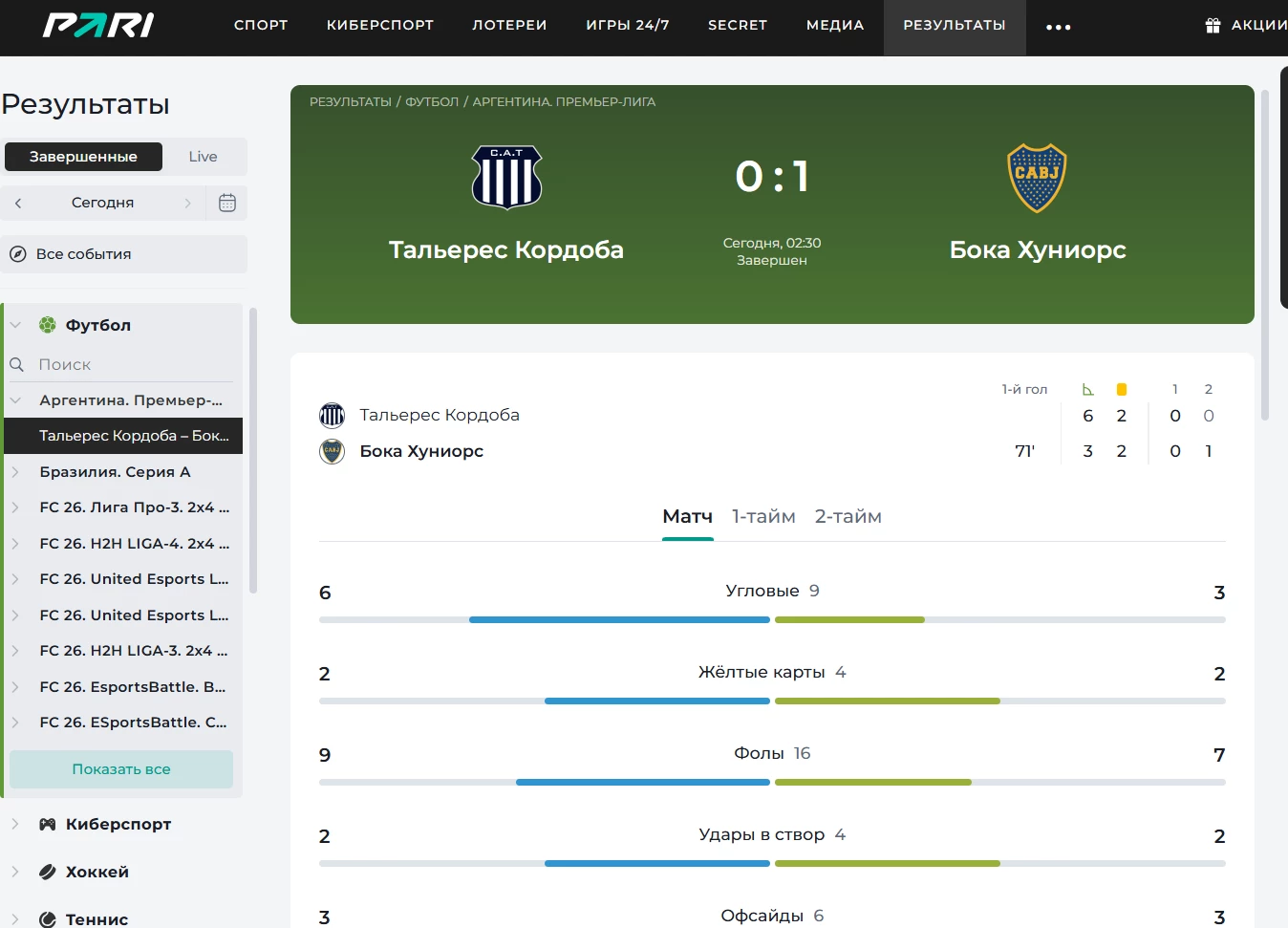
Task: Open the Акции promotions page
Action: click(1247, 25)
